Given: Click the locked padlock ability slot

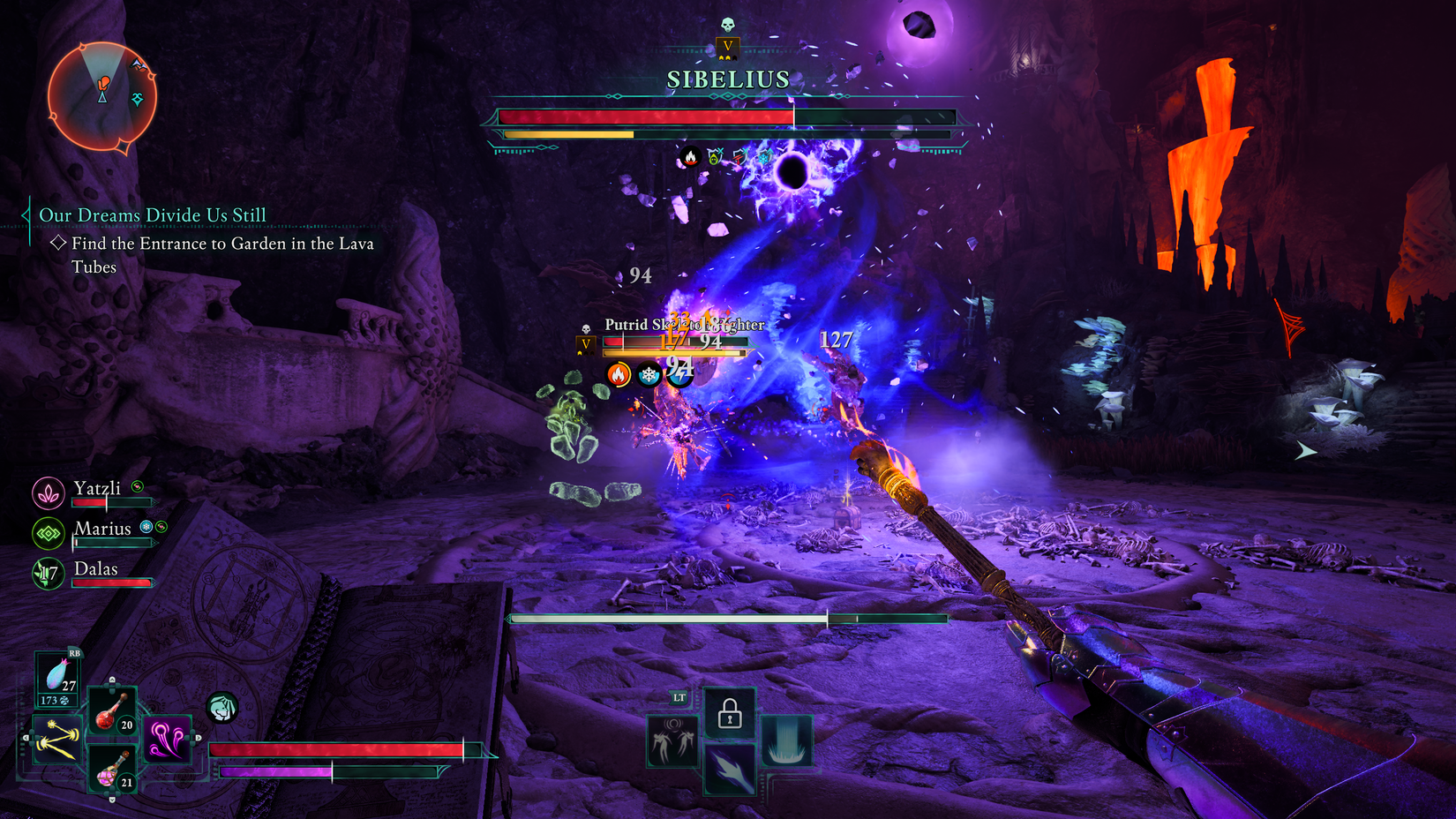Looking at the screenshot, I should (729, 713).
